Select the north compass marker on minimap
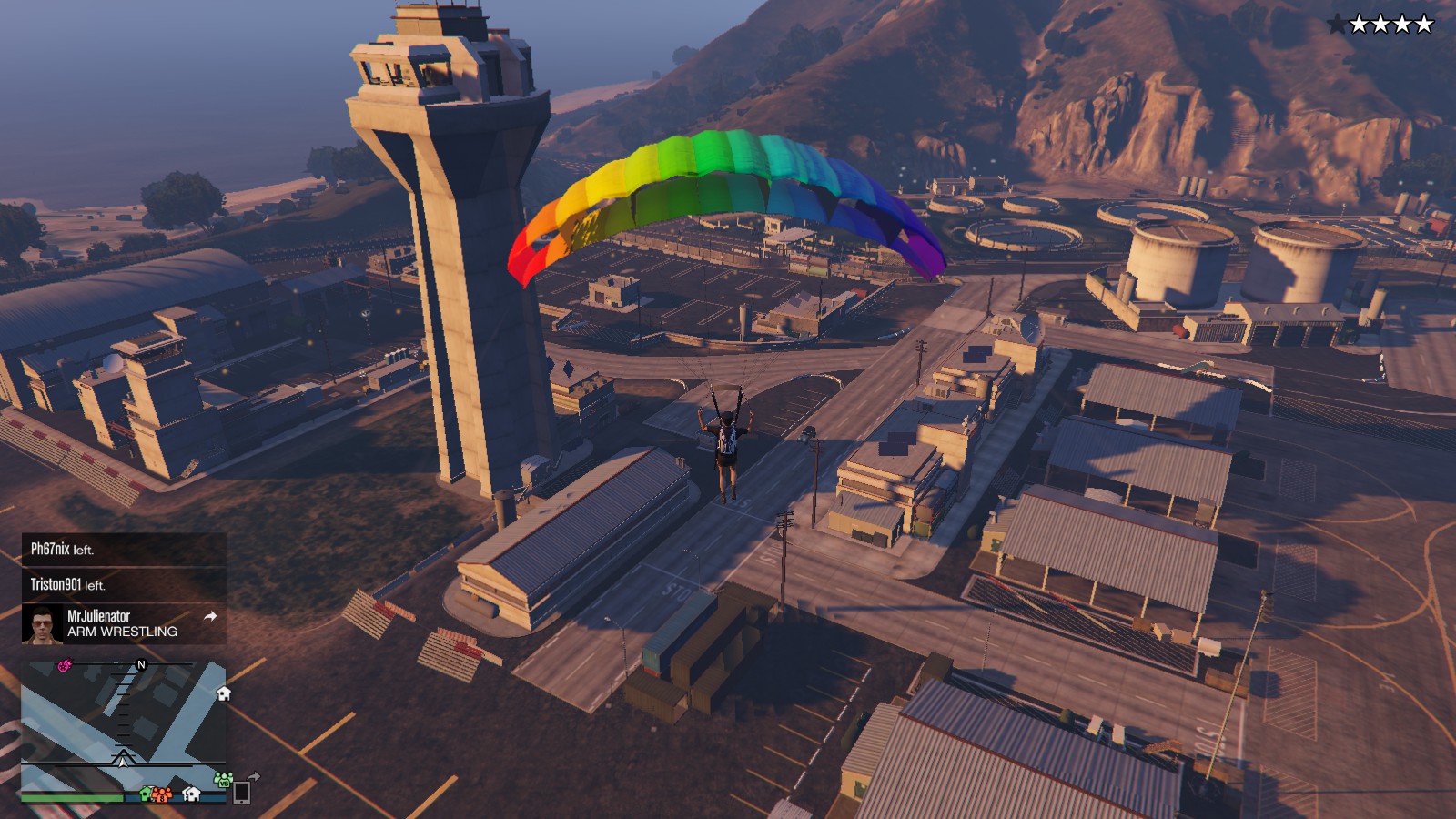1456x819 pixels. [x=141, y=665]
